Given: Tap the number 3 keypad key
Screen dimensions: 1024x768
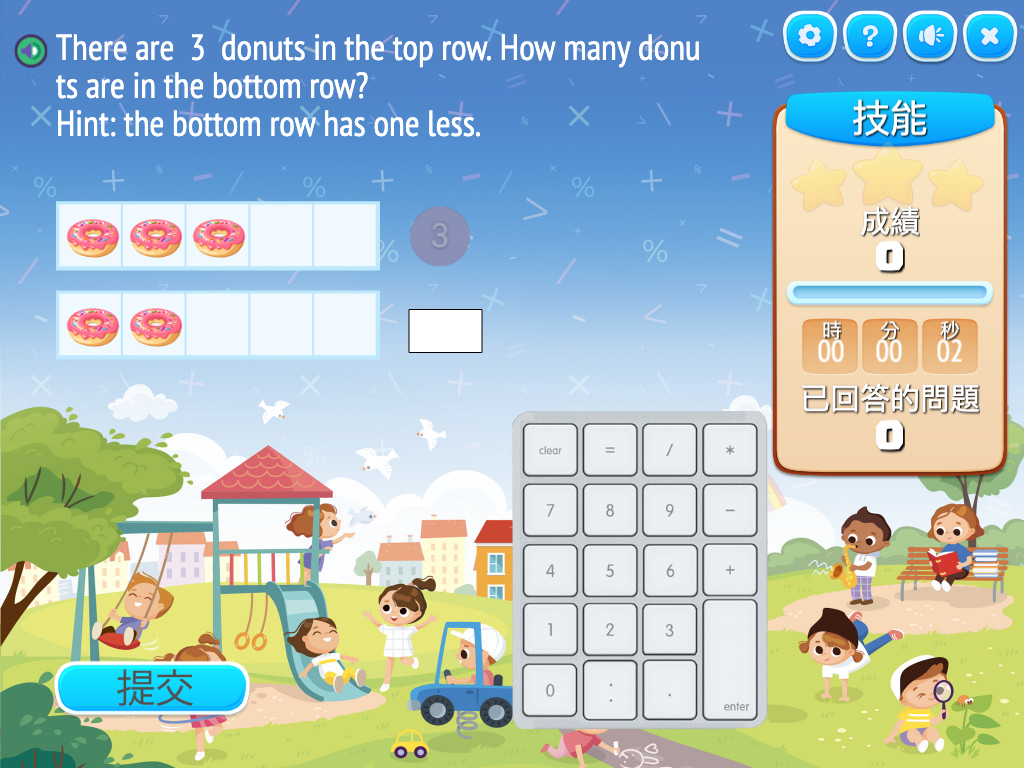Looking at the screenshot, I should pos(670,630).
